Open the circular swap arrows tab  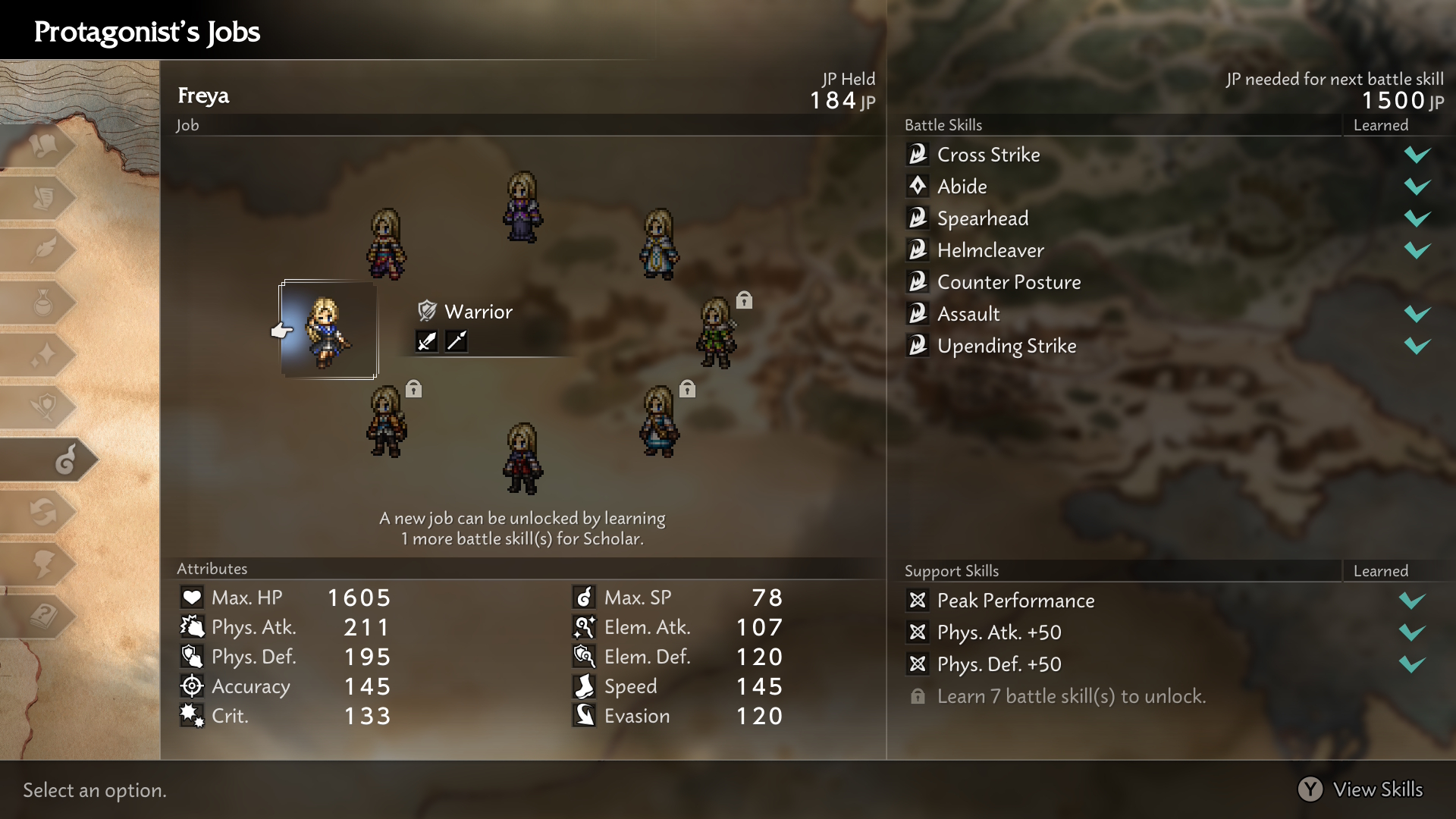[x=44, y=512]
